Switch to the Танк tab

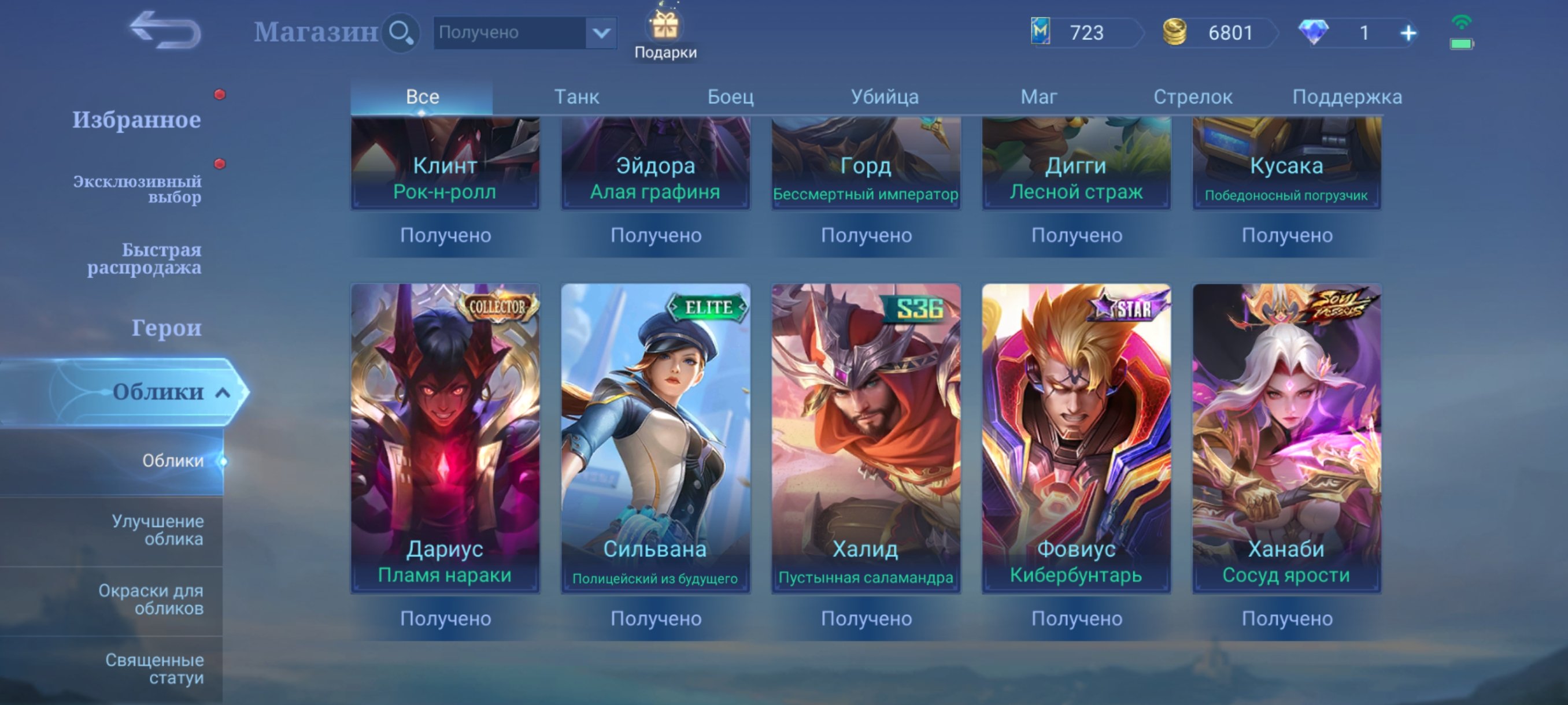pyautogui.click(x=577, y=96)
